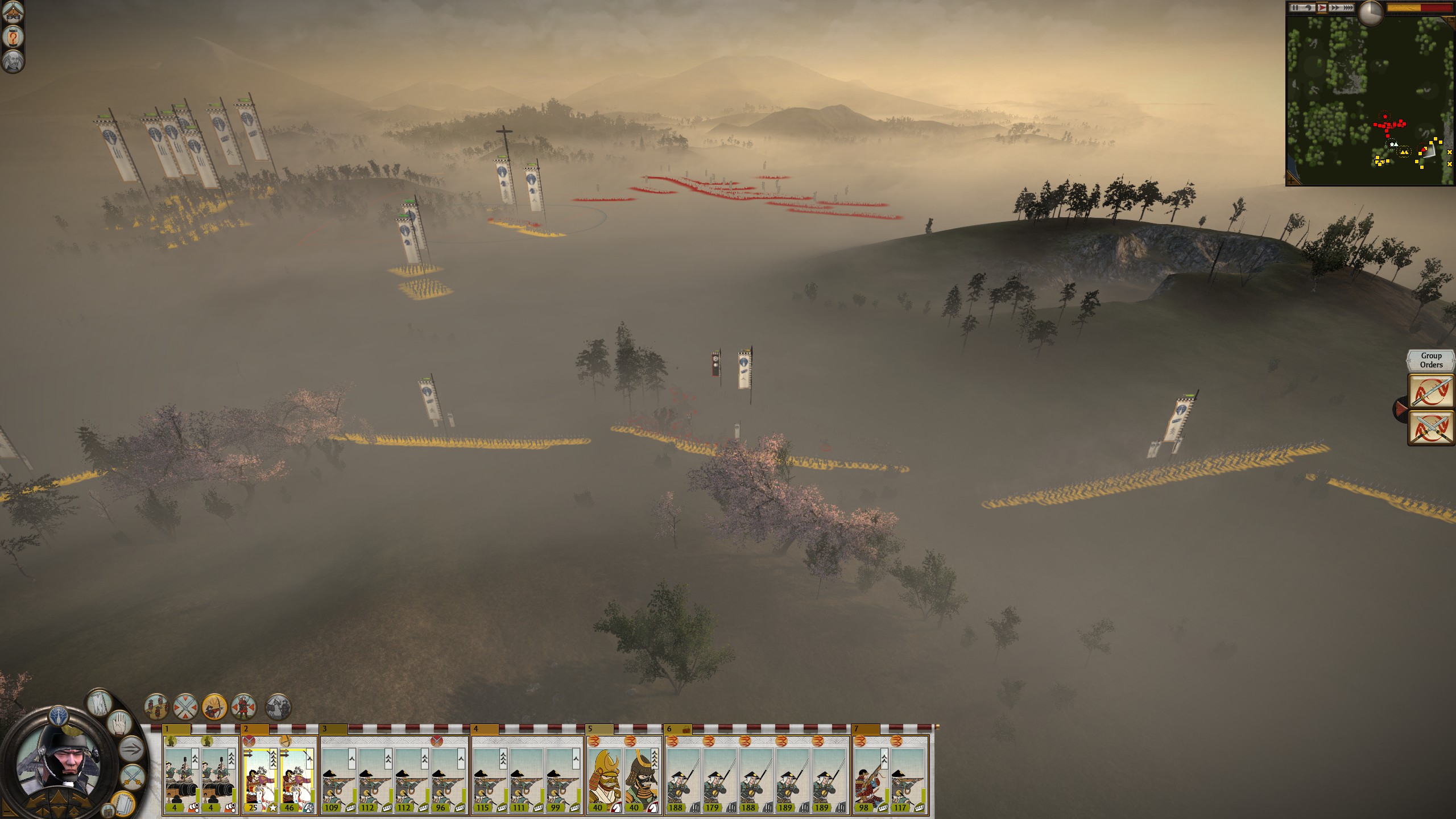
Task: Order withdraw with the white flag button
Action: [x=100, y=704]
